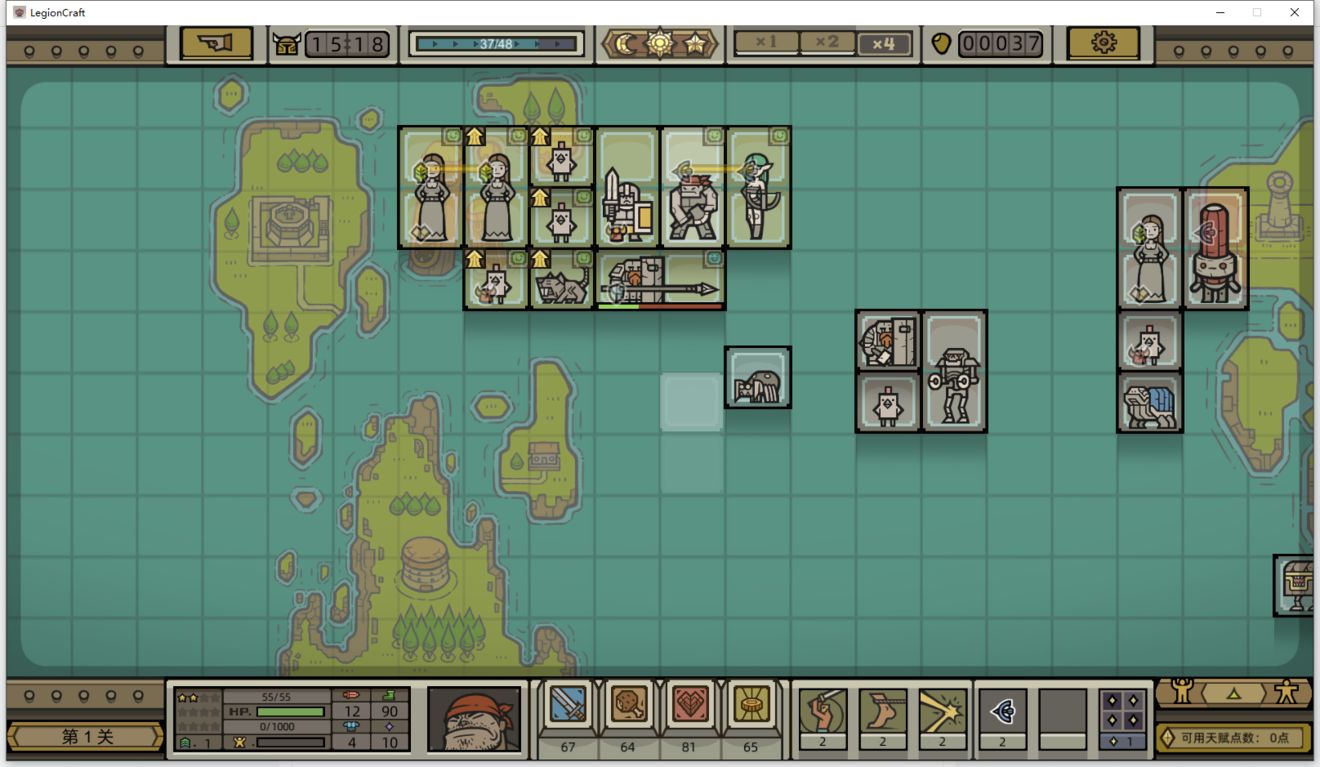Select the star emblem in the top bar
This screenshot has width=1320, height=767.
tap(694, 44)
